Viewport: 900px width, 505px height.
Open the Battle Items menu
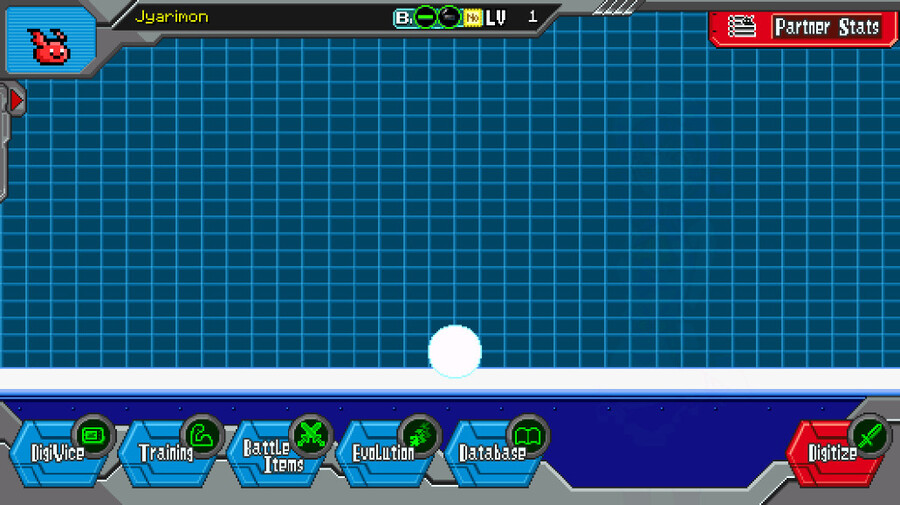click(x=275, y=453)
